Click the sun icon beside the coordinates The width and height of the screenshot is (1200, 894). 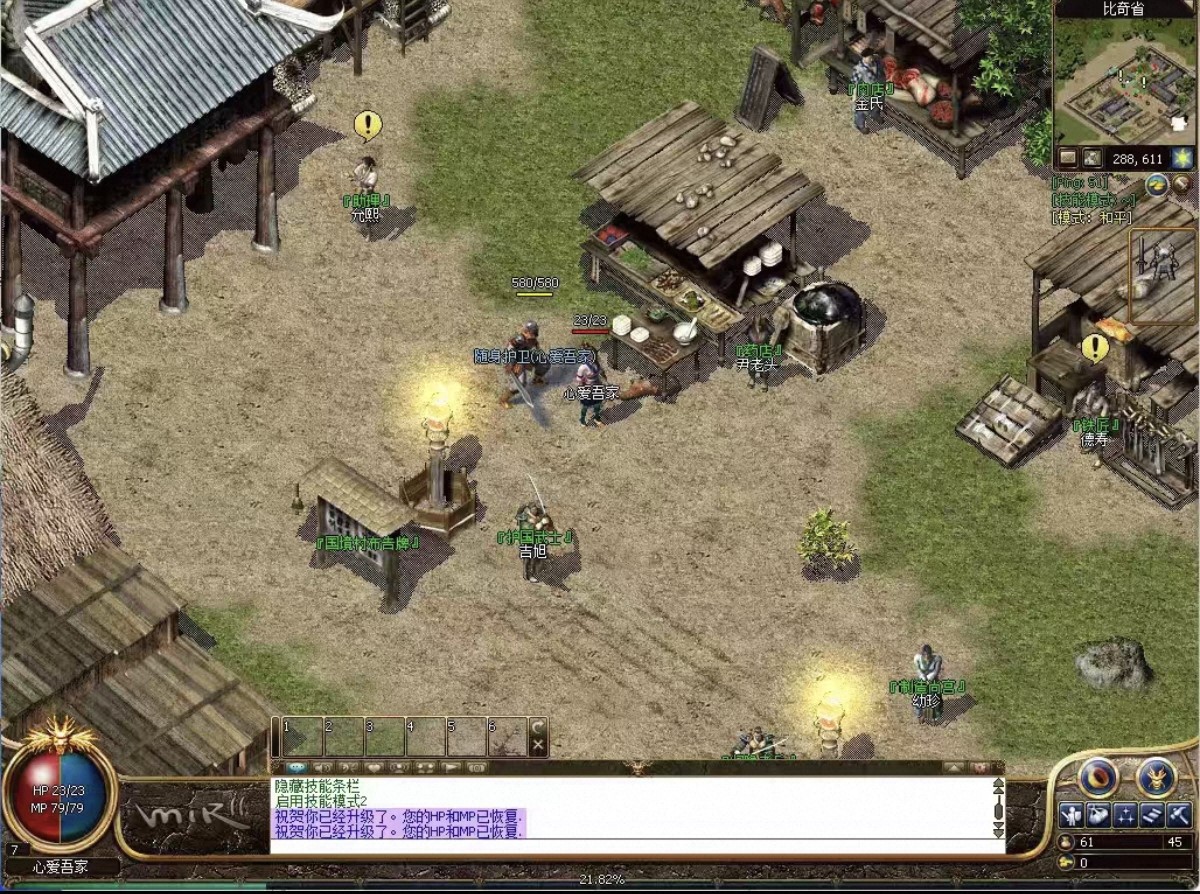(1181, 158)
